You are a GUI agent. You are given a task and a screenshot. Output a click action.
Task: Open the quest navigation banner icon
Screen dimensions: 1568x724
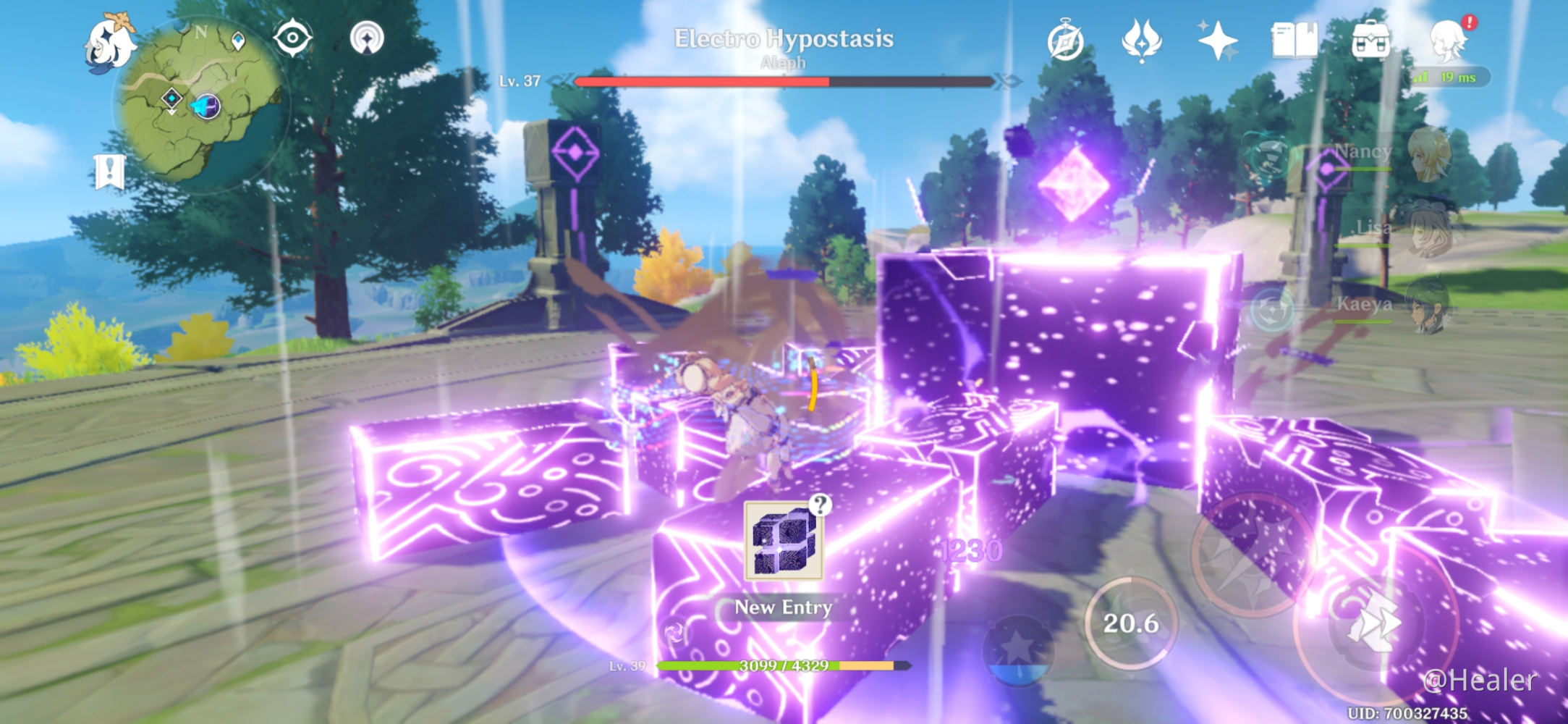point(109,172)
